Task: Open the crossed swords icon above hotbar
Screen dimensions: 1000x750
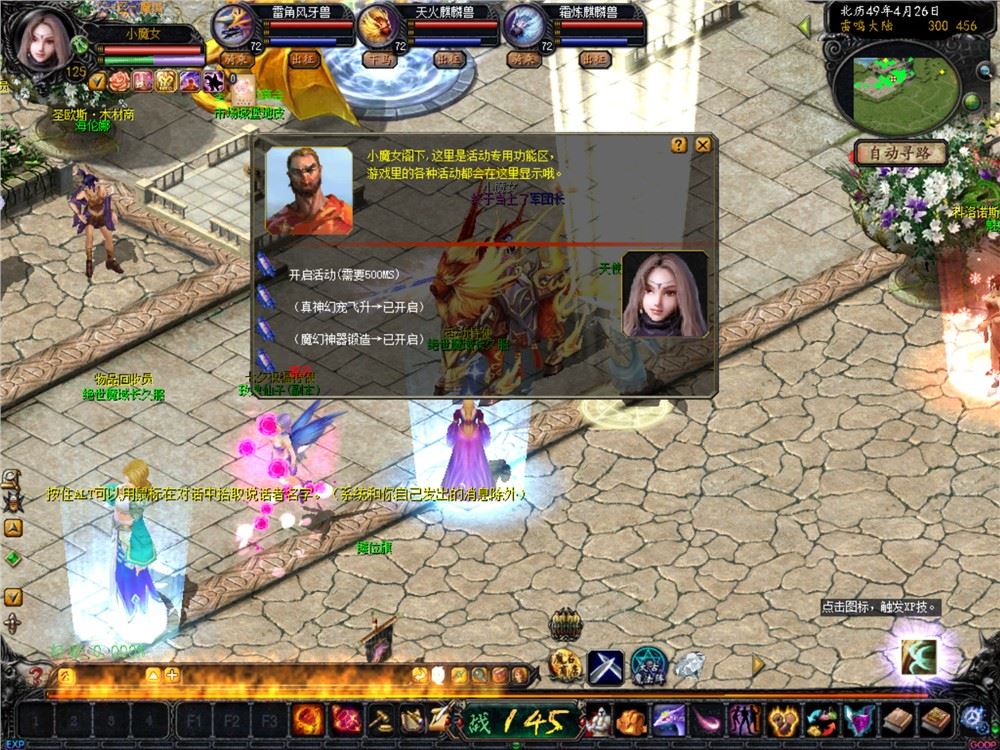Action: coord(605,664)
